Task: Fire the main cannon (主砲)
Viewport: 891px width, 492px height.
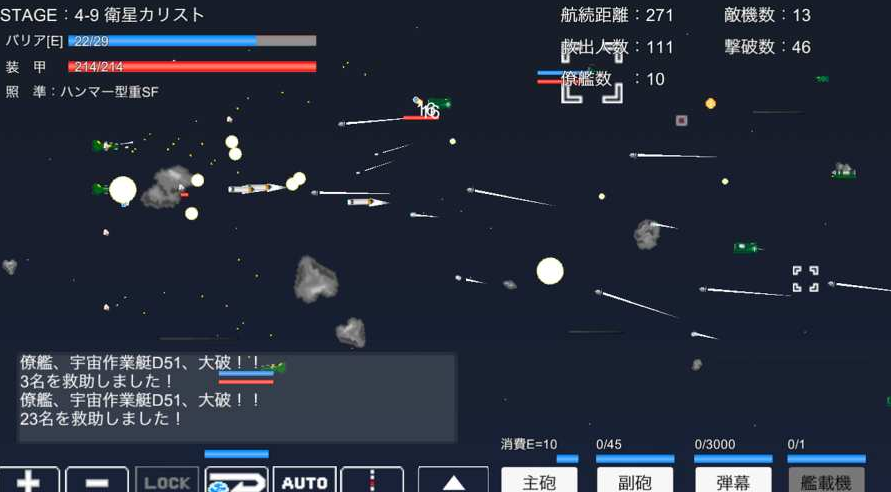Action: pyautogui.click(x=539, y=480)
